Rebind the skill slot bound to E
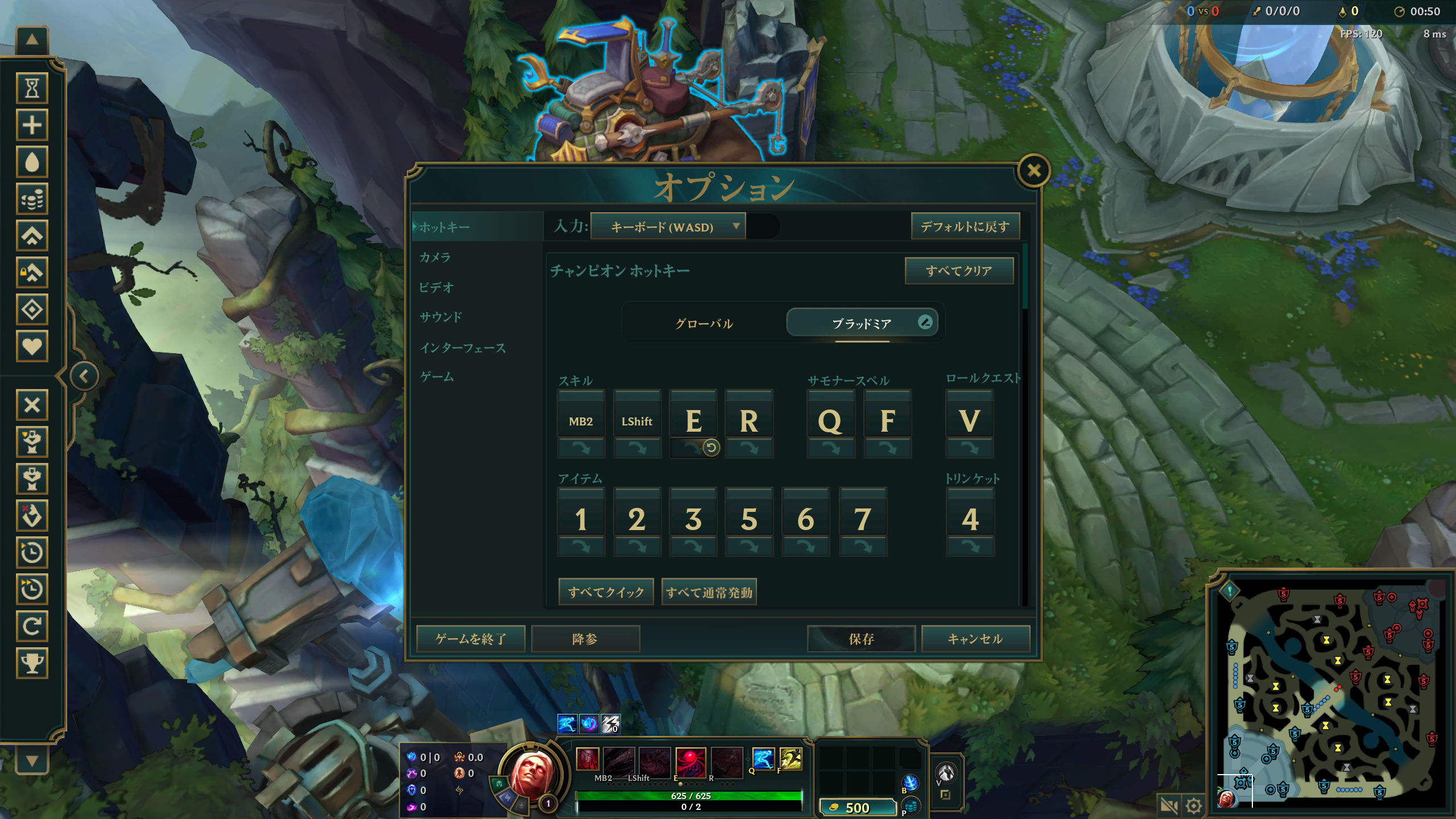This screenshot has height=819, width=1456. [693, 421]
